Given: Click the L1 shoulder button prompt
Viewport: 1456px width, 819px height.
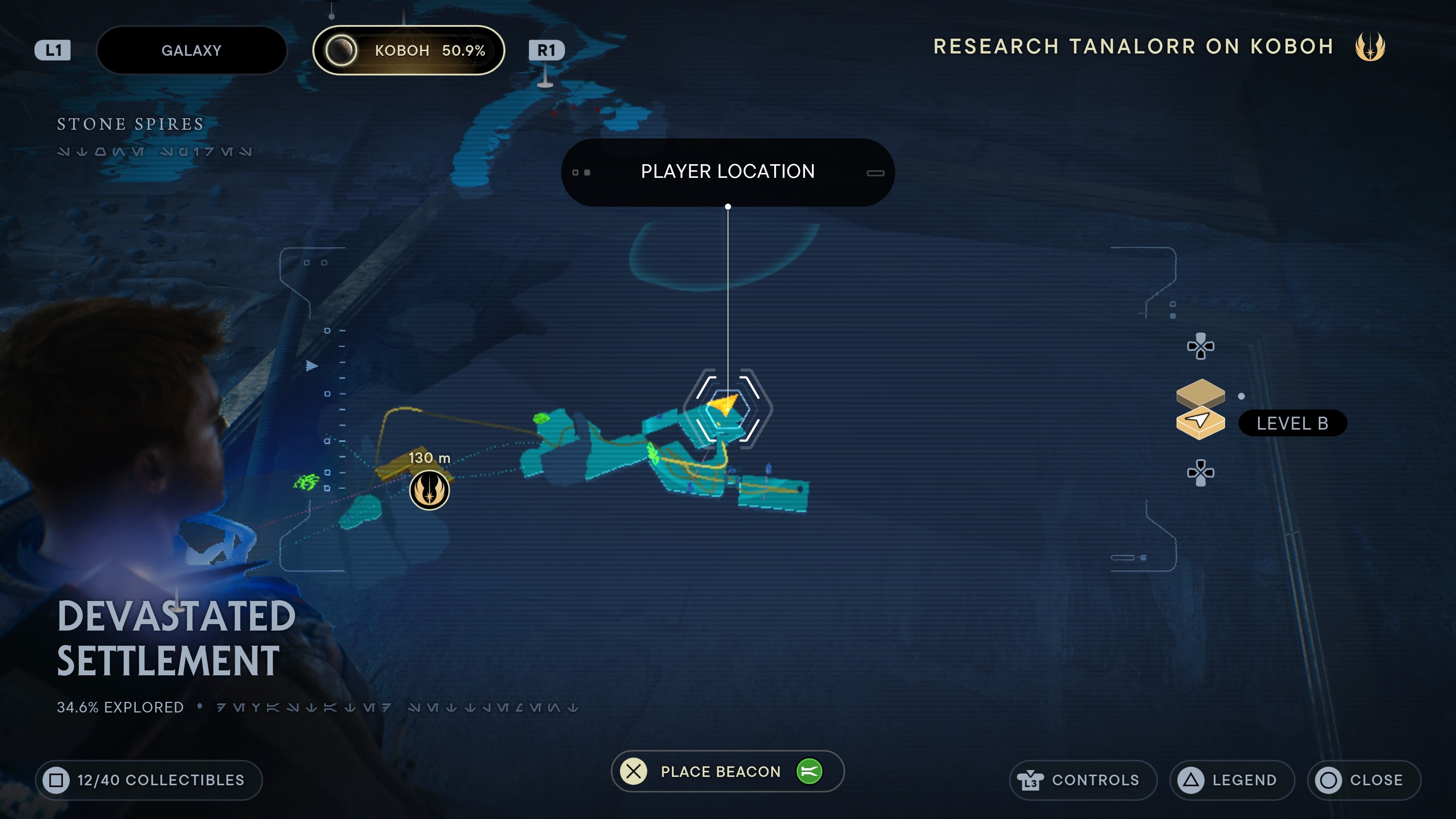Looking at the screenshot, I should click(52, 50).
